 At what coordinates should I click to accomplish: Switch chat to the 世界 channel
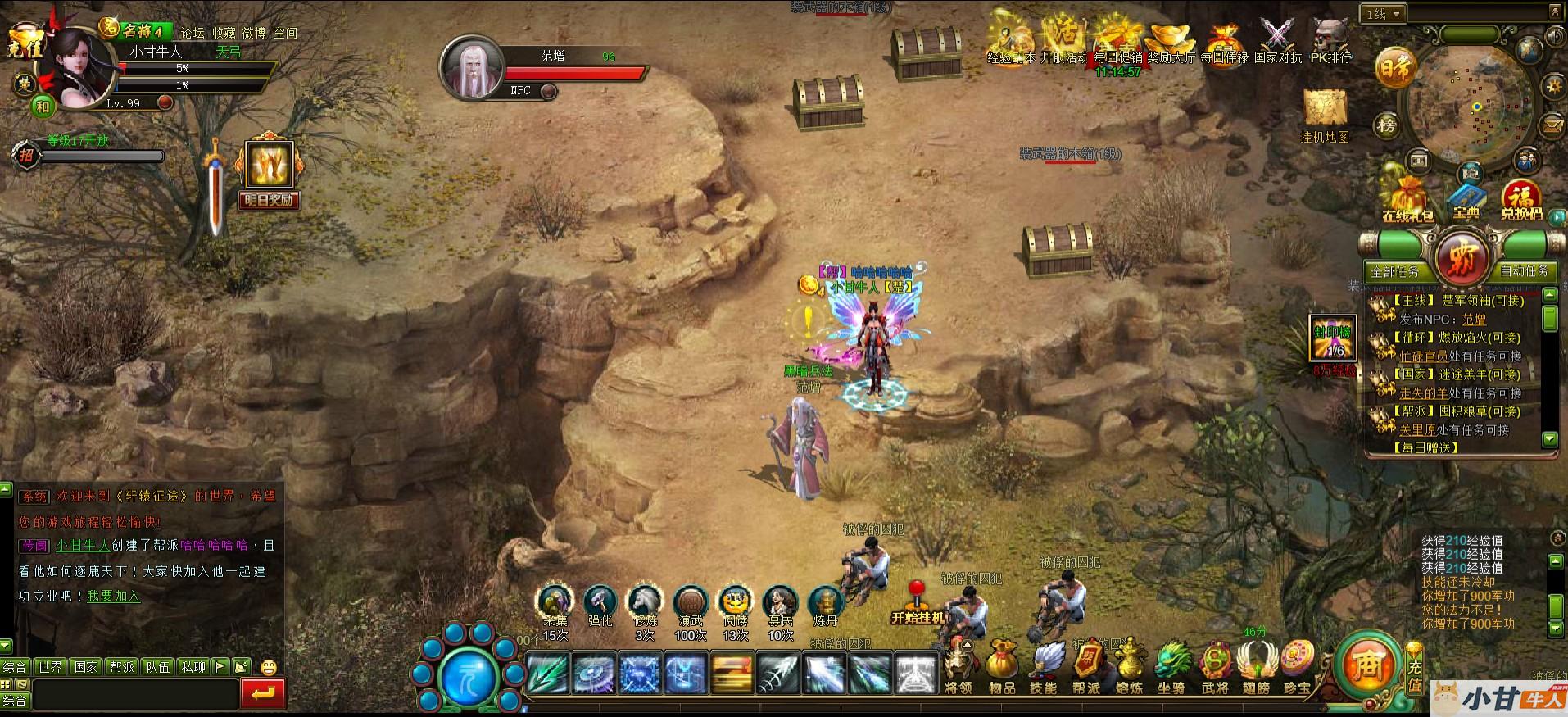pos(50,667)
